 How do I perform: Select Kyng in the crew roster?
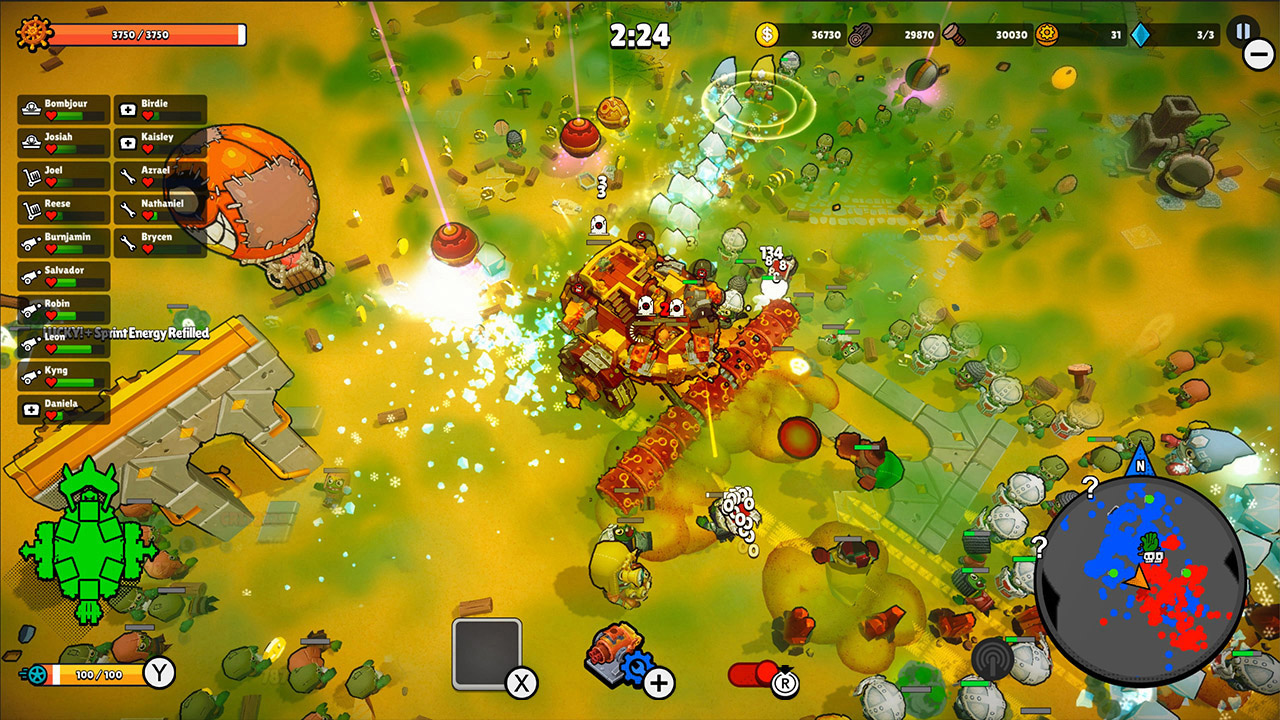tap(64, 376)
